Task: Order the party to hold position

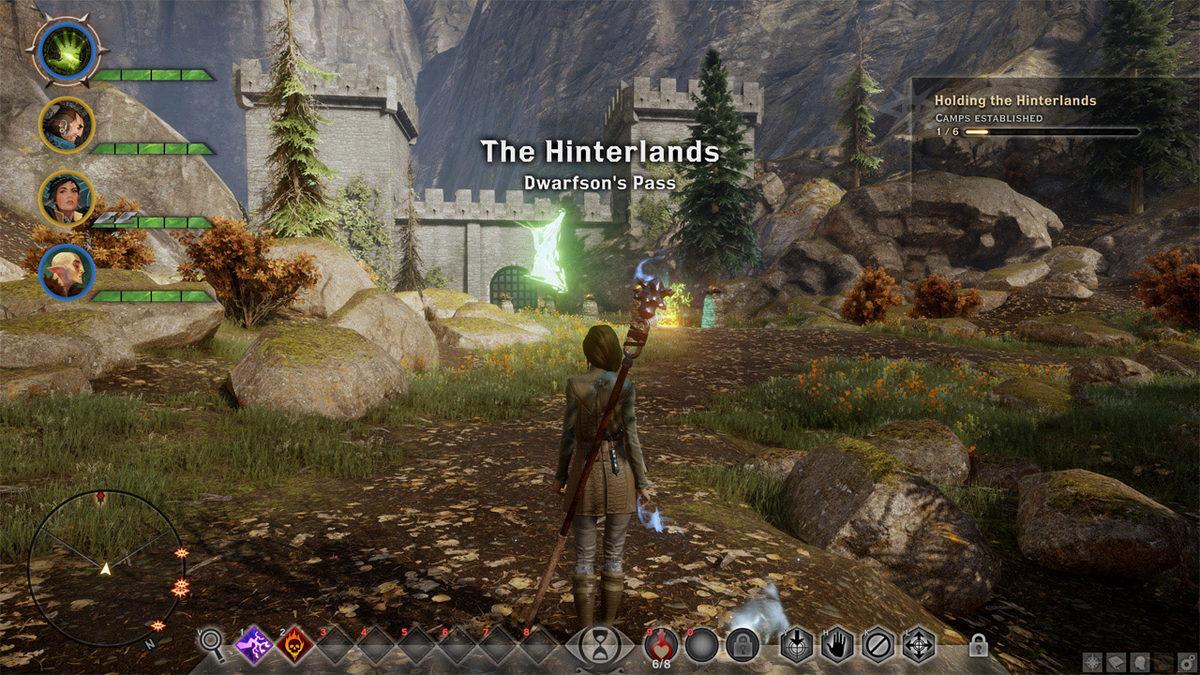Action: [837, 645]
